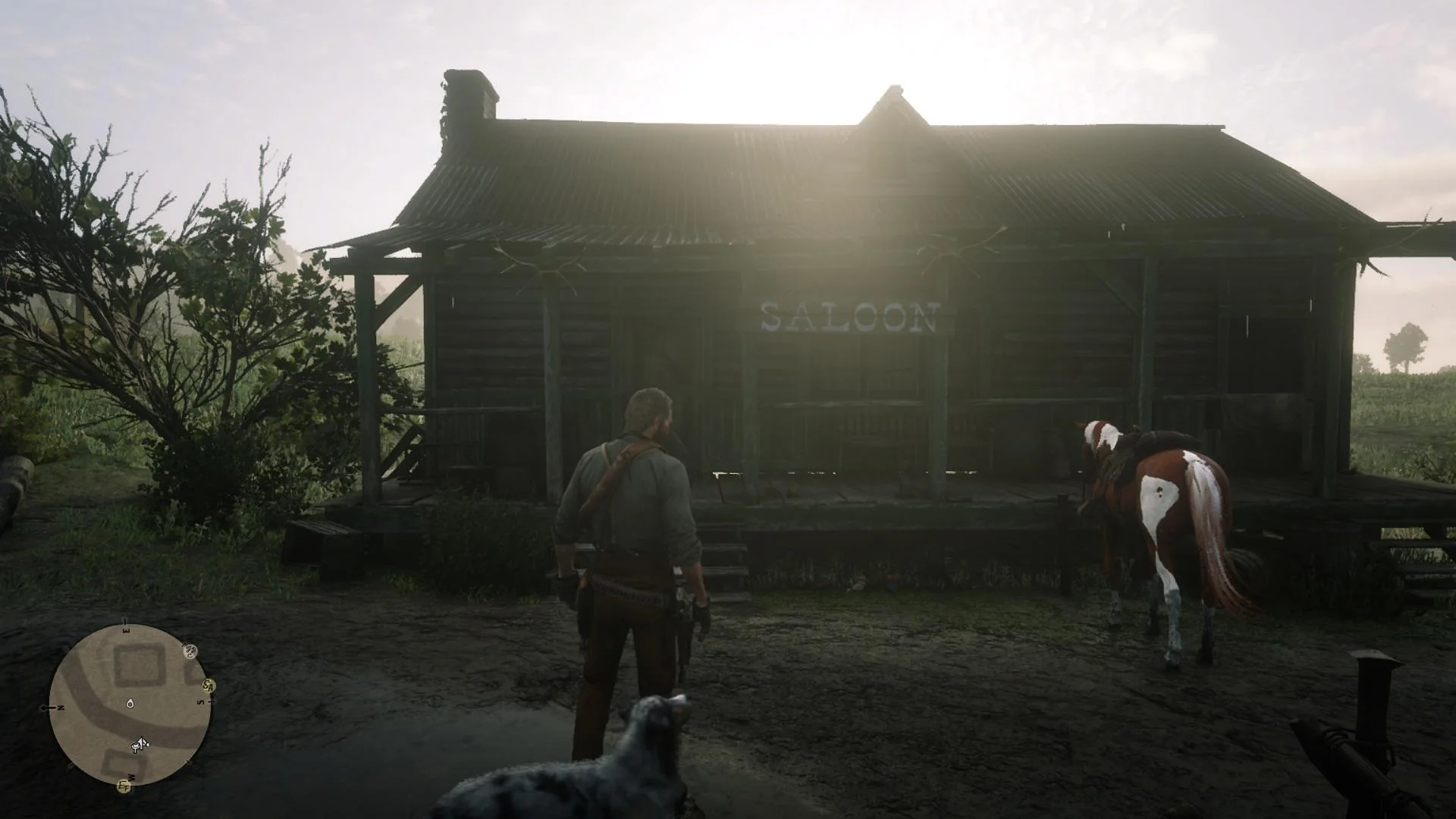Select the yellow SA mission marker
1456x819 pixels.
point(209,686)
